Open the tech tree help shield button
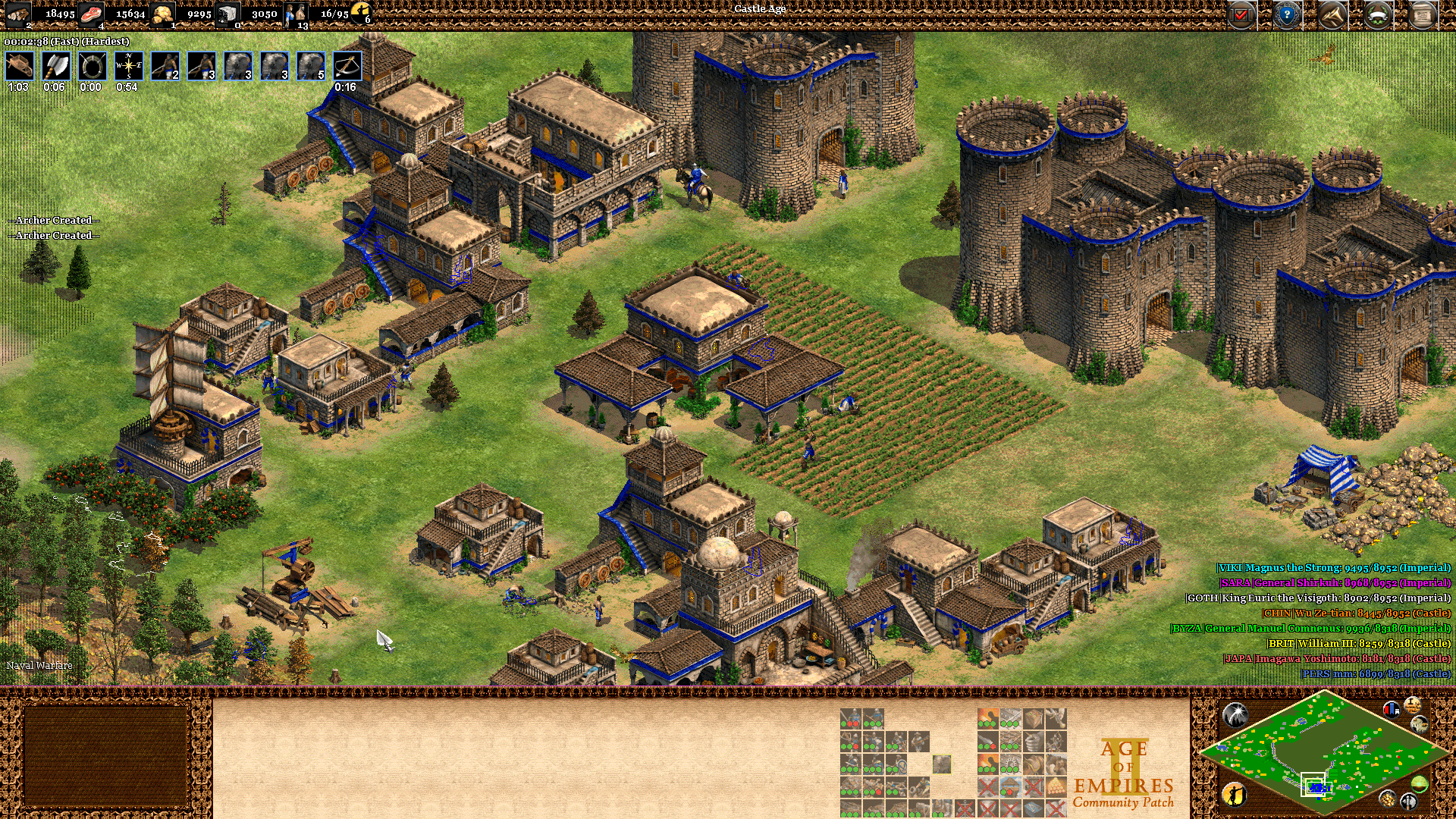 (x=1287, y=14)
